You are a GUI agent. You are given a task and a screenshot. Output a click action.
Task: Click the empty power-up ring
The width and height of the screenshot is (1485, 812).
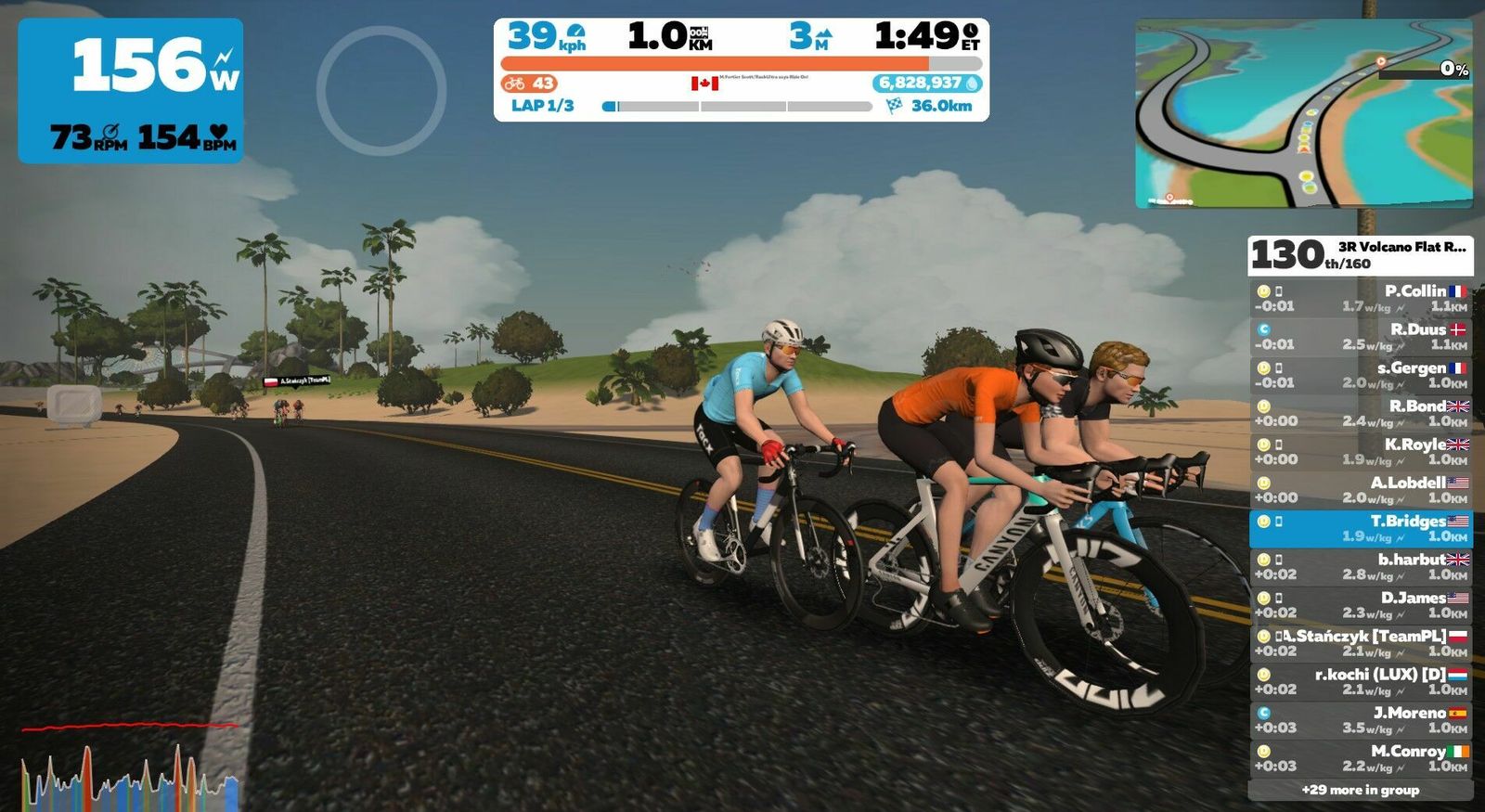click(x=381, y=90)
